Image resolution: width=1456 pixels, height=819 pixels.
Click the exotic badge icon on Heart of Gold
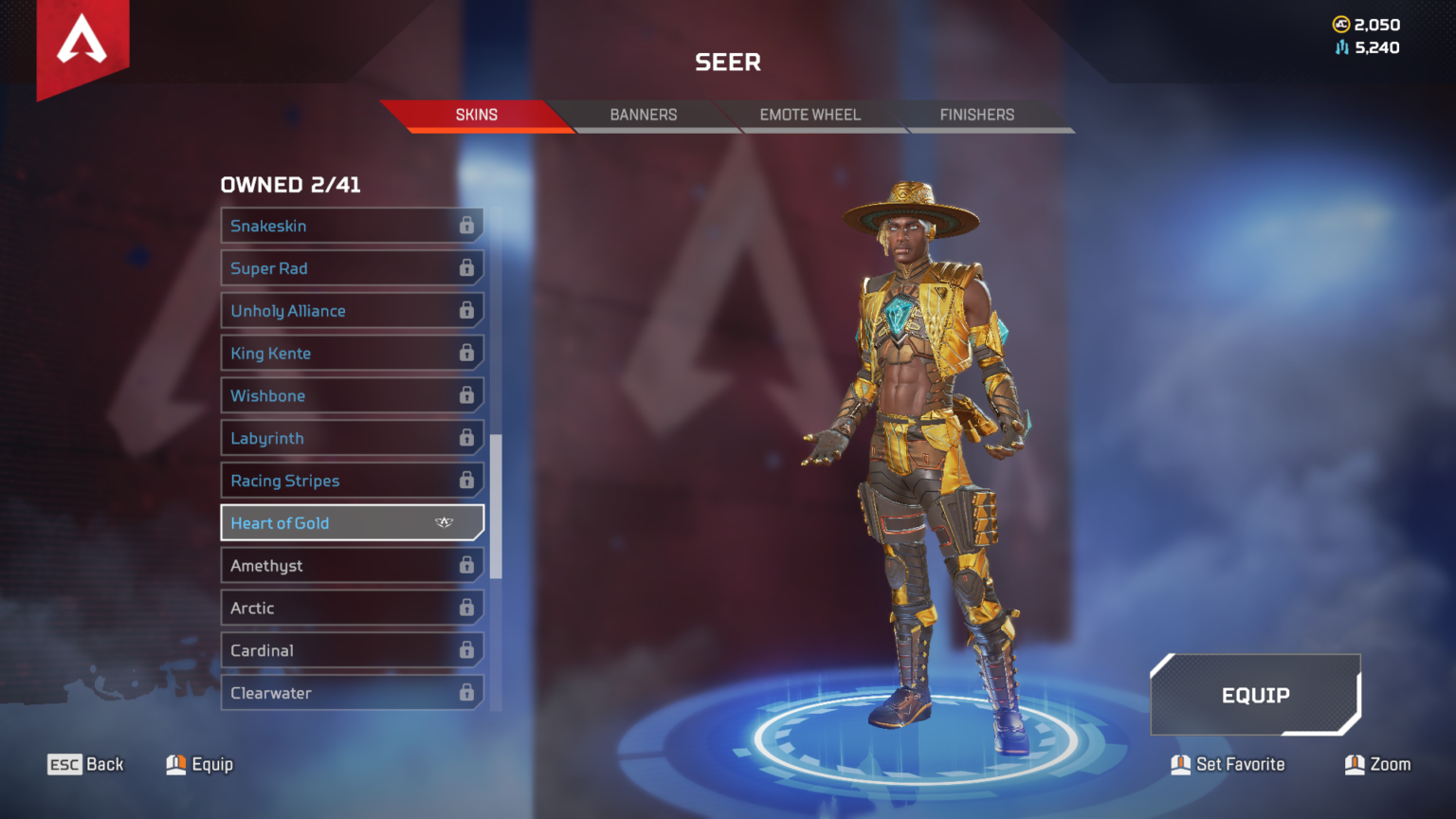point(445,521)
